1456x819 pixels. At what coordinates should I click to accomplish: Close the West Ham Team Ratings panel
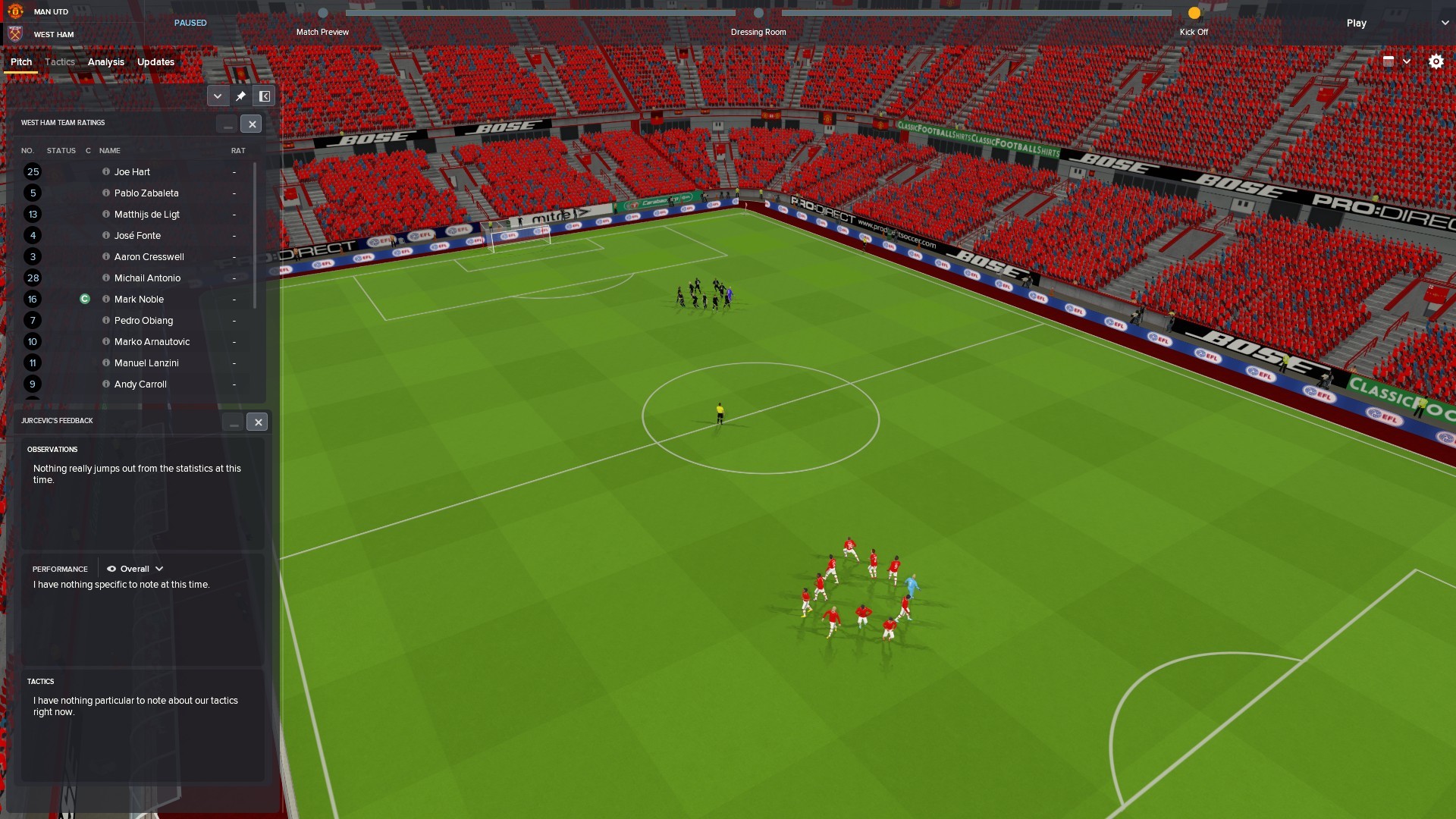pyautogui.click(x=252, y=124)
